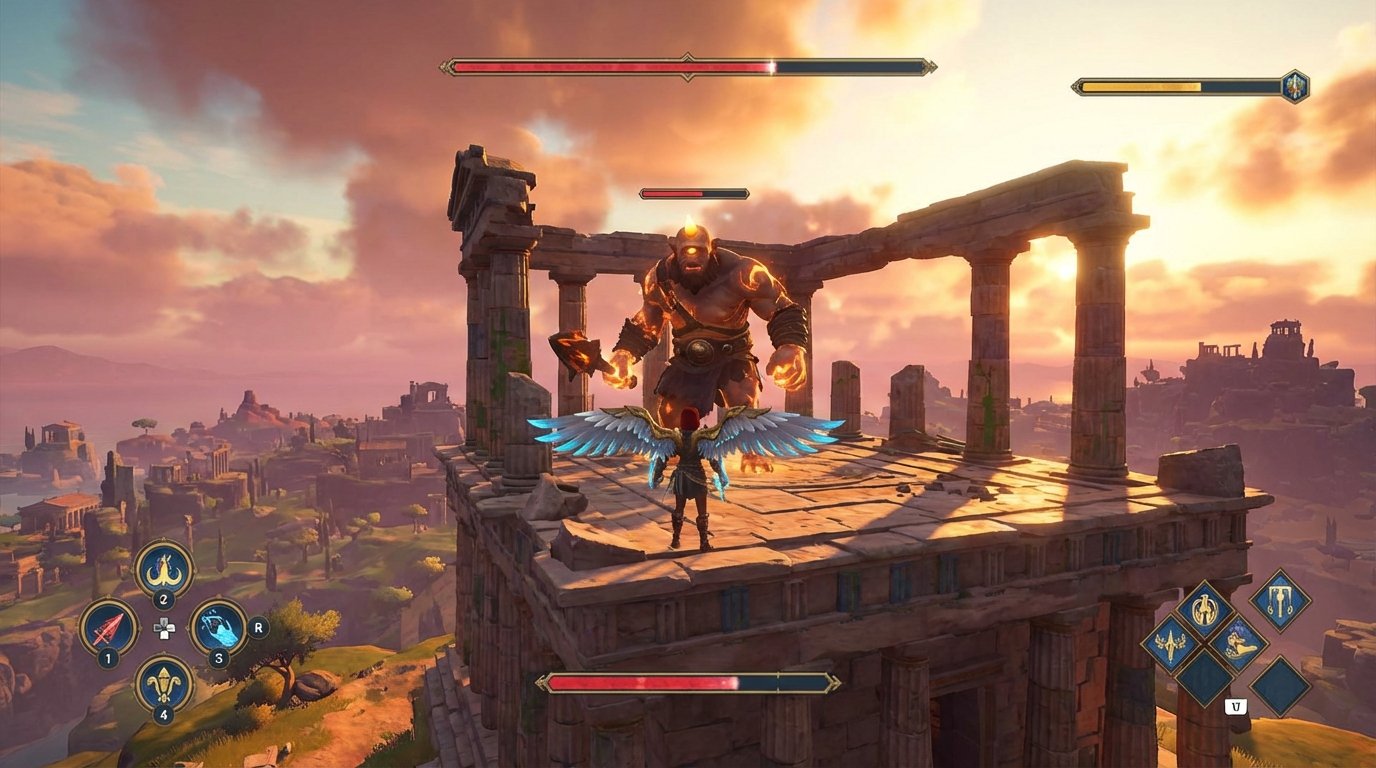
Task: Click the golden wreath skill diamond
Action: point(1204,607)
